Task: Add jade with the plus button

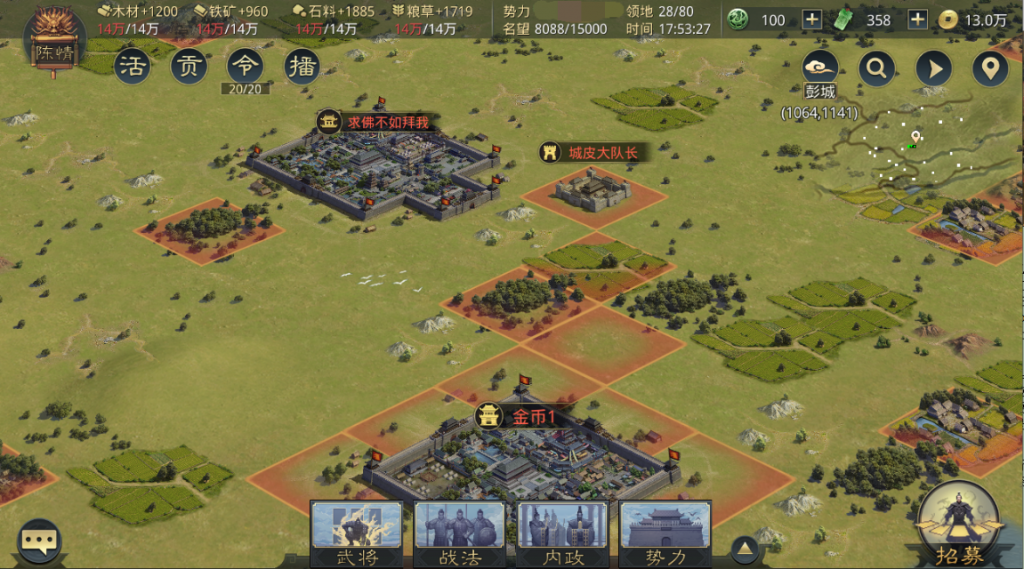Action: point(812,20)
